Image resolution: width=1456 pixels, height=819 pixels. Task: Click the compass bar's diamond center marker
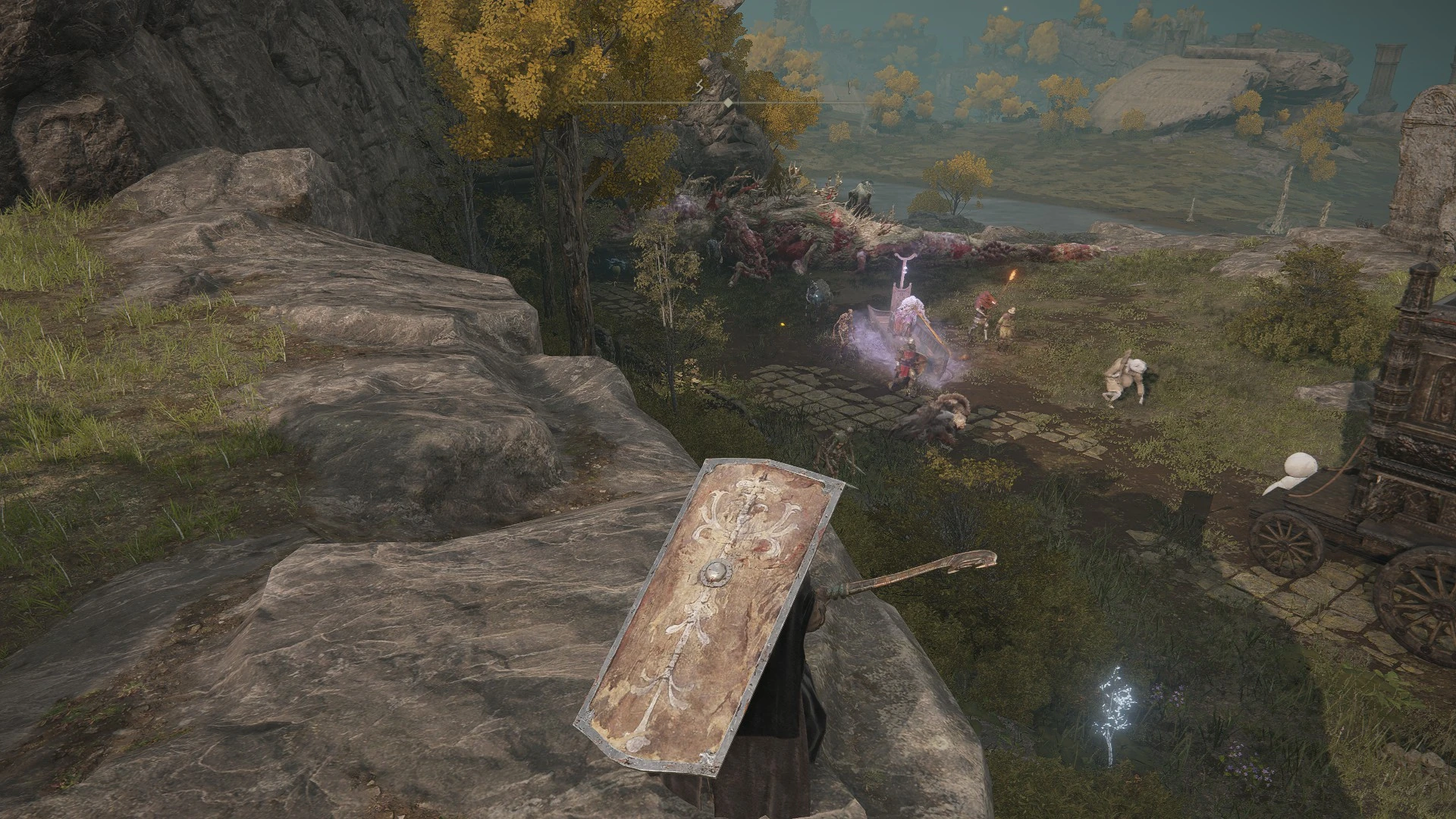coord(728,102)
